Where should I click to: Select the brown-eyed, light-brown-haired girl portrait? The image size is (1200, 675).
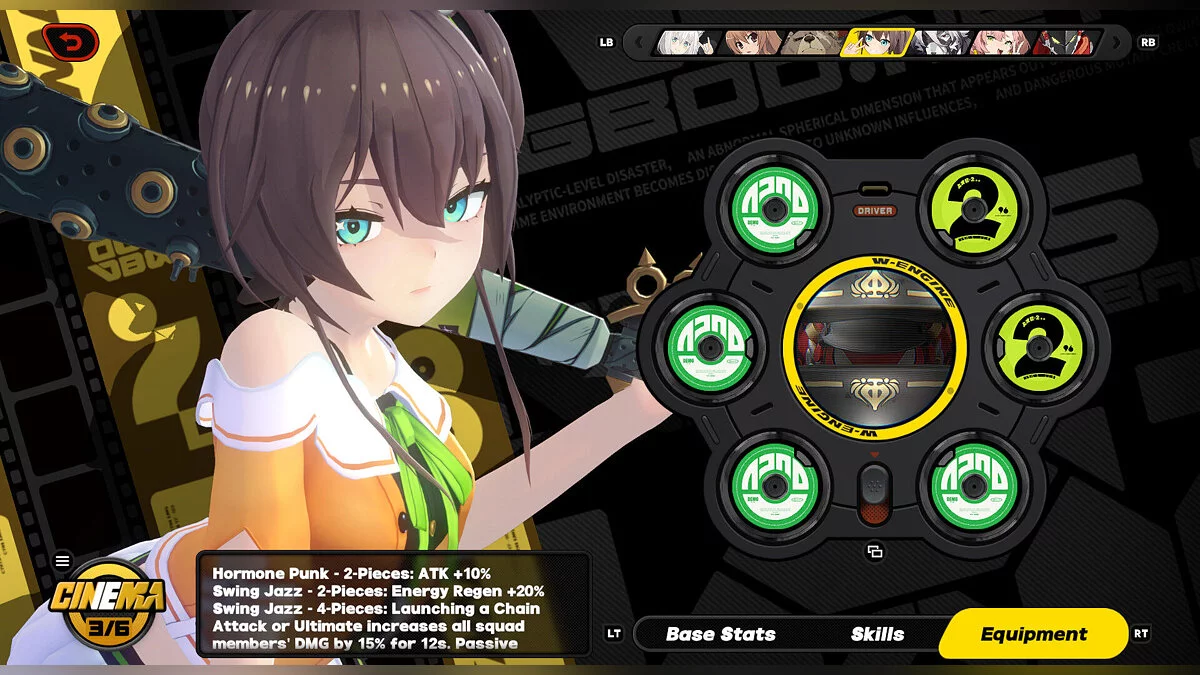click(752, 42)
